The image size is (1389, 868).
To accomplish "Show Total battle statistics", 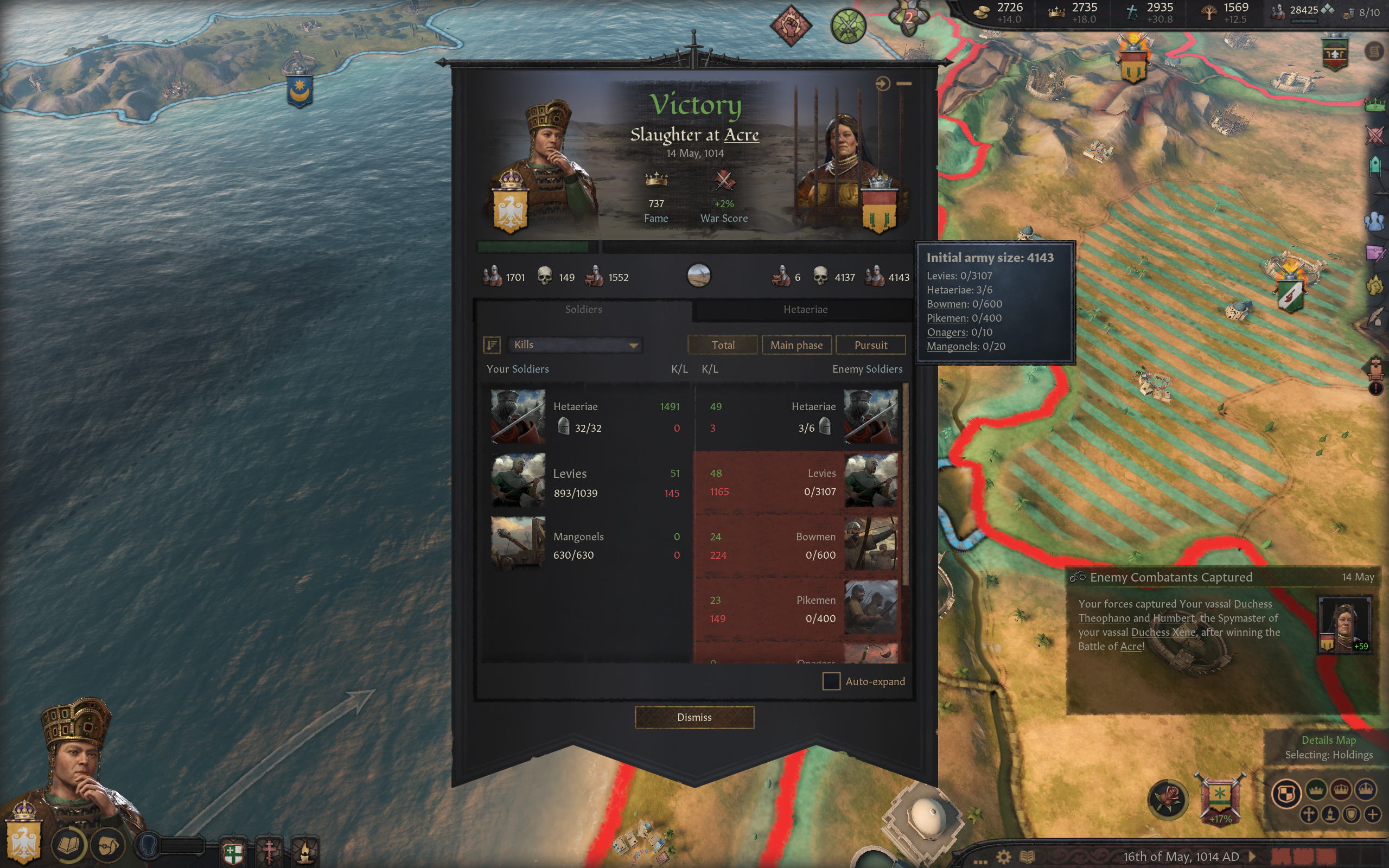I will coord(723,345).
